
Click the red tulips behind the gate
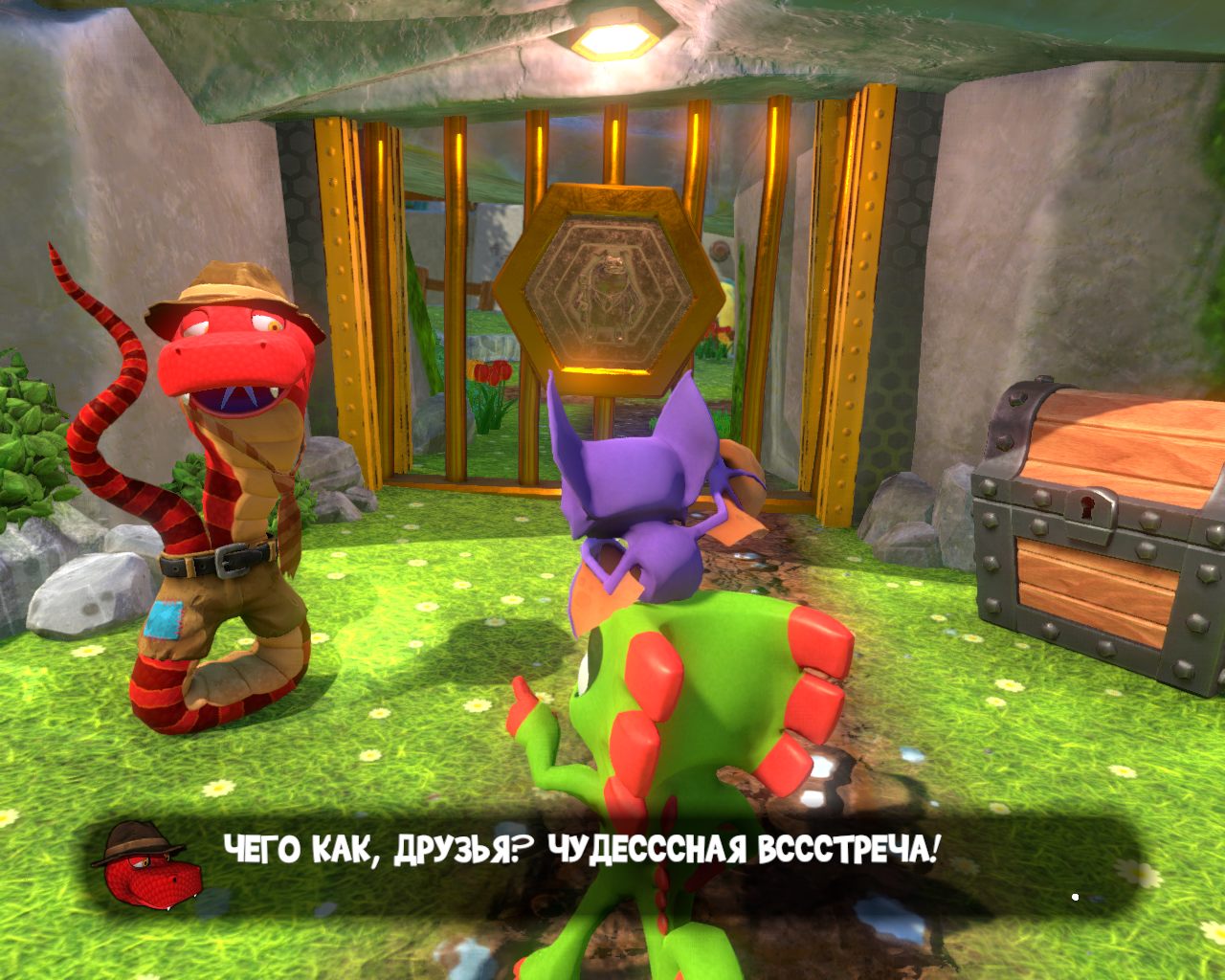(488, 373)
